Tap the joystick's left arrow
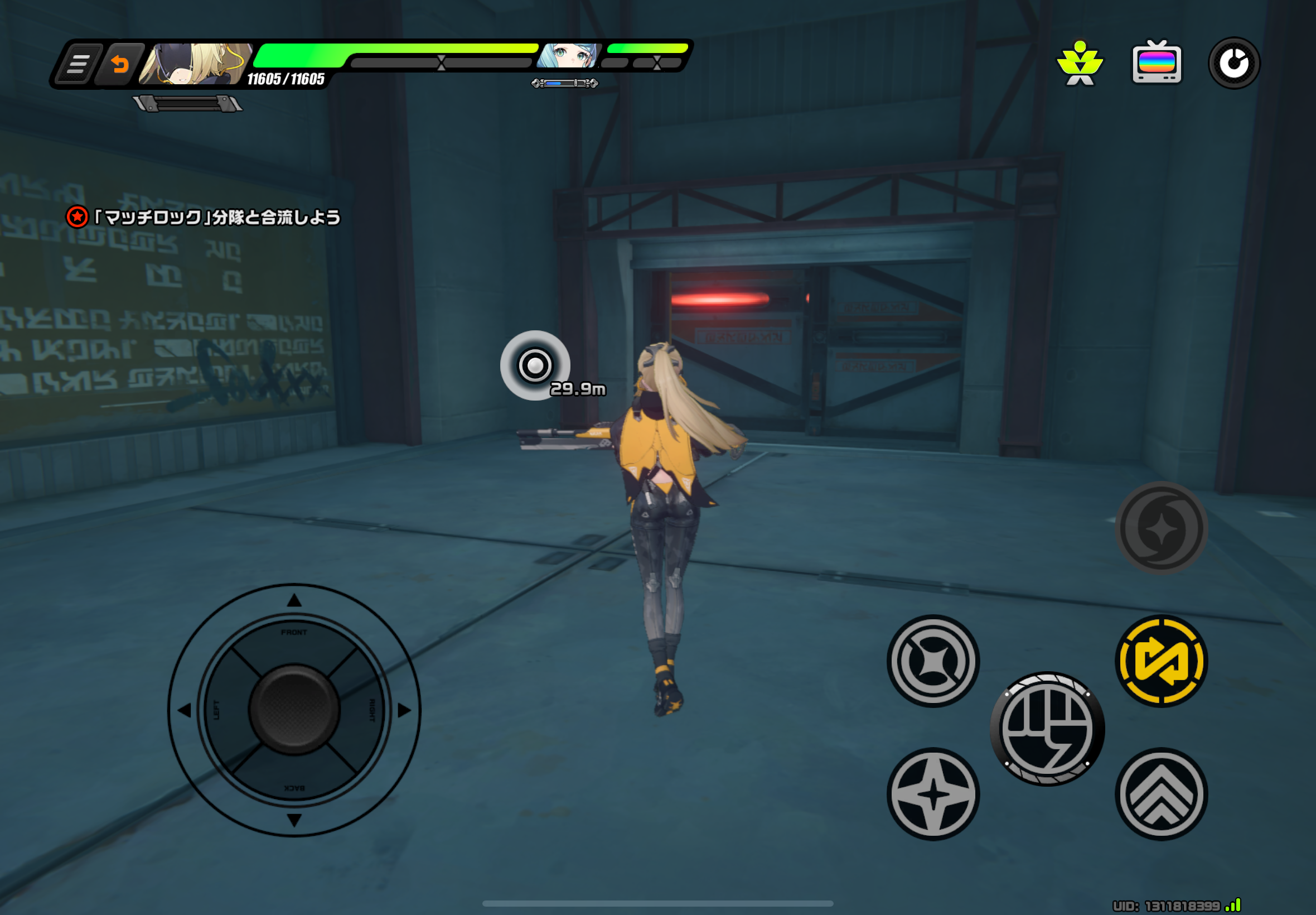Image resolution: width=1316 pixels, height=915 pixels. click(185, 710)
